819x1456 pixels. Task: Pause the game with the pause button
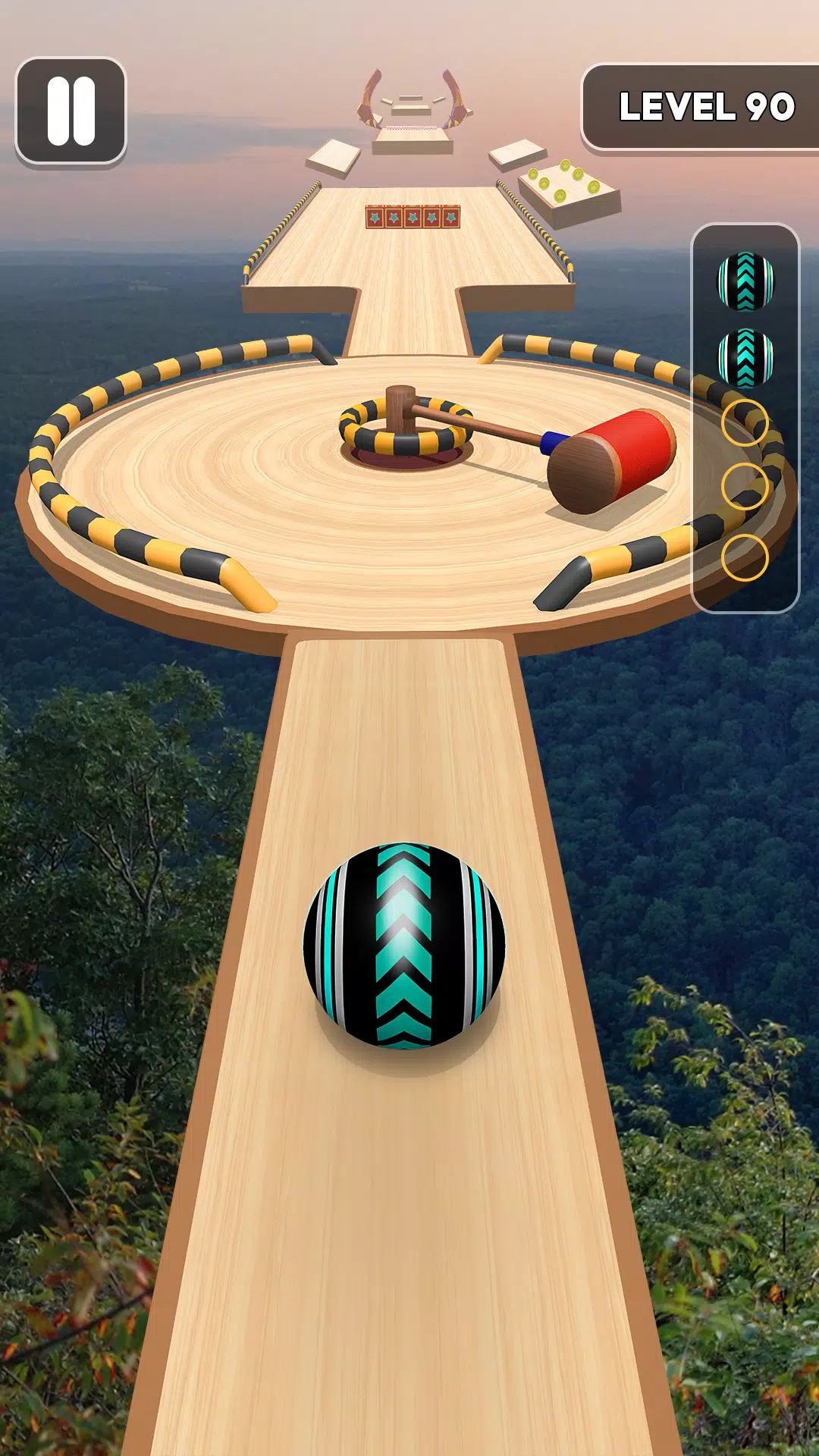(x=71, y=111)
